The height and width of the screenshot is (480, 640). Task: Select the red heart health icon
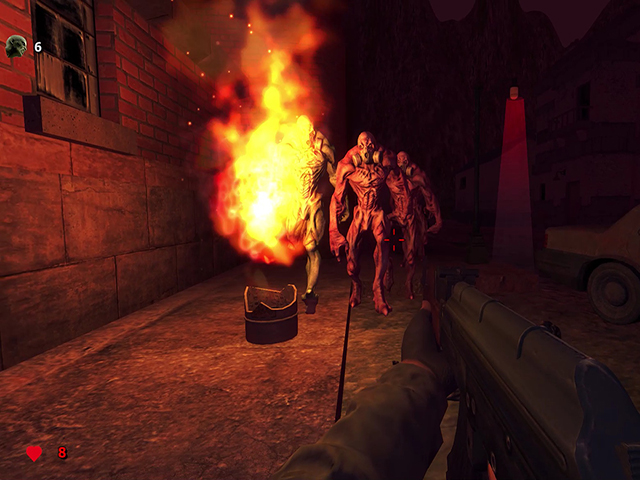click(x=34, y=453)
